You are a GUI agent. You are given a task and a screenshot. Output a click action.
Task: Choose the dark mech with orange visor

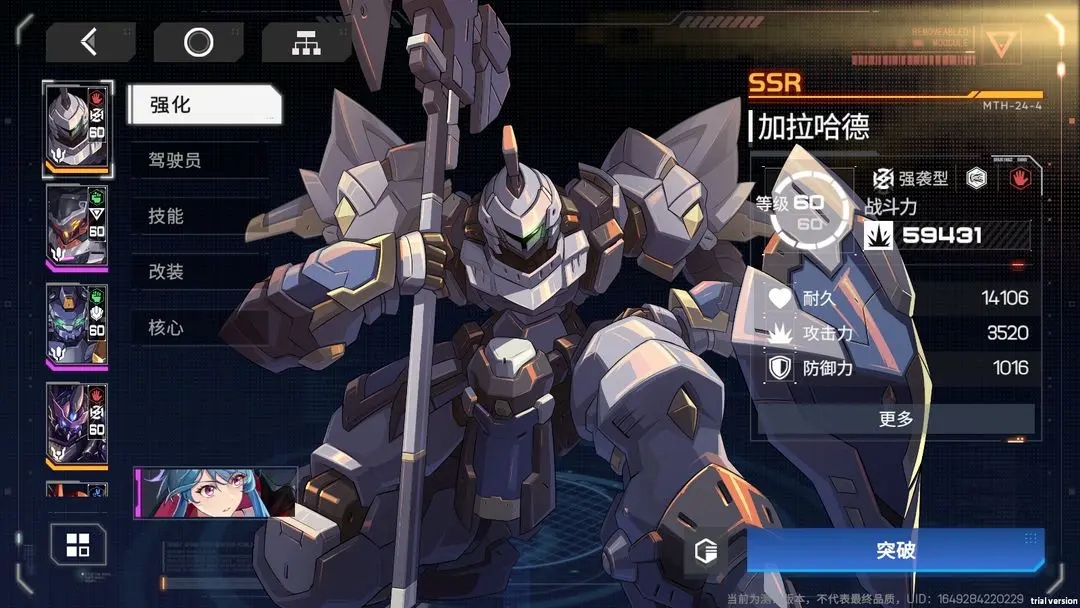click(x=77, y=227)
